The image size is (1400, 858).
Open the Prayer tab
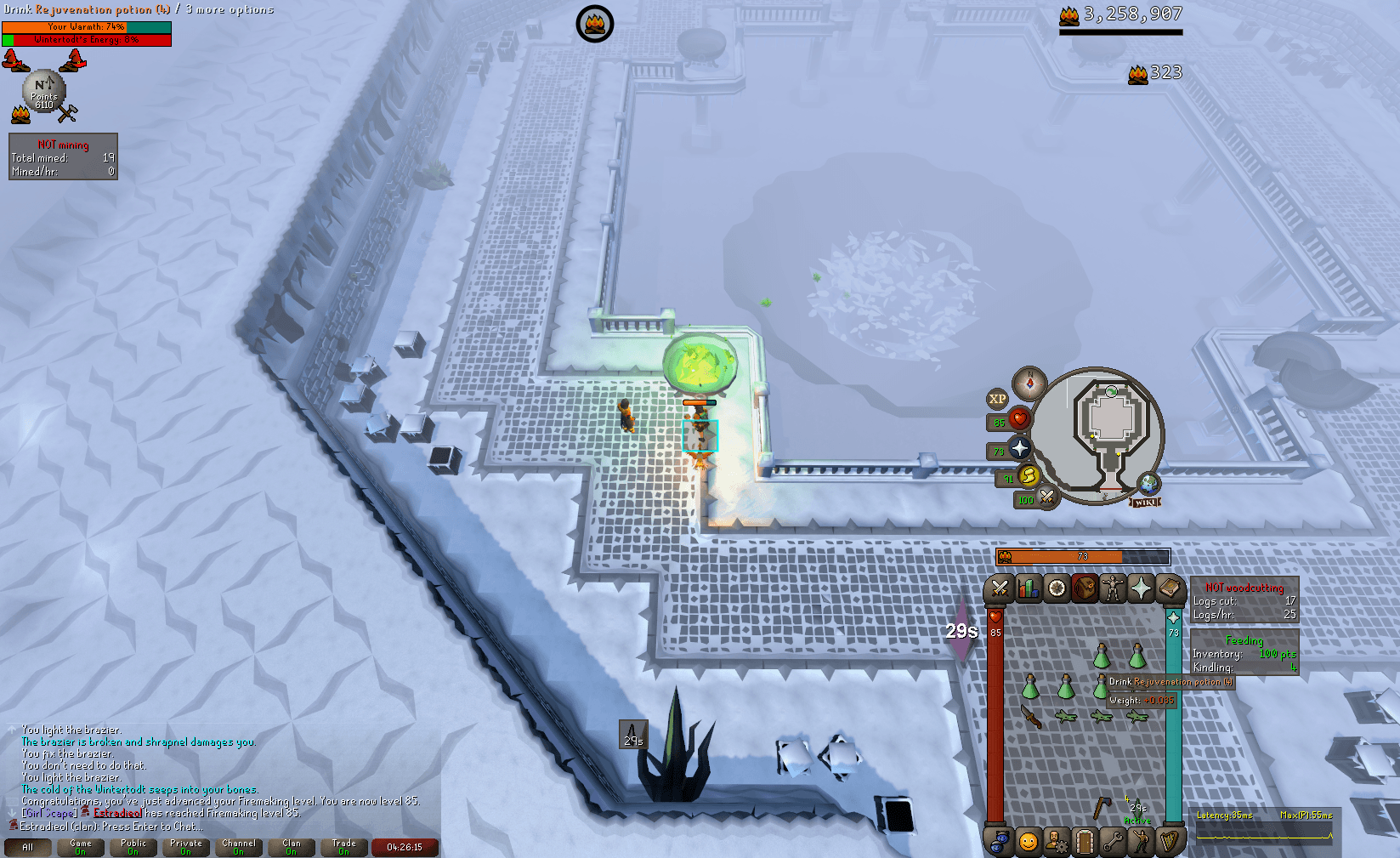(1142, 588)
